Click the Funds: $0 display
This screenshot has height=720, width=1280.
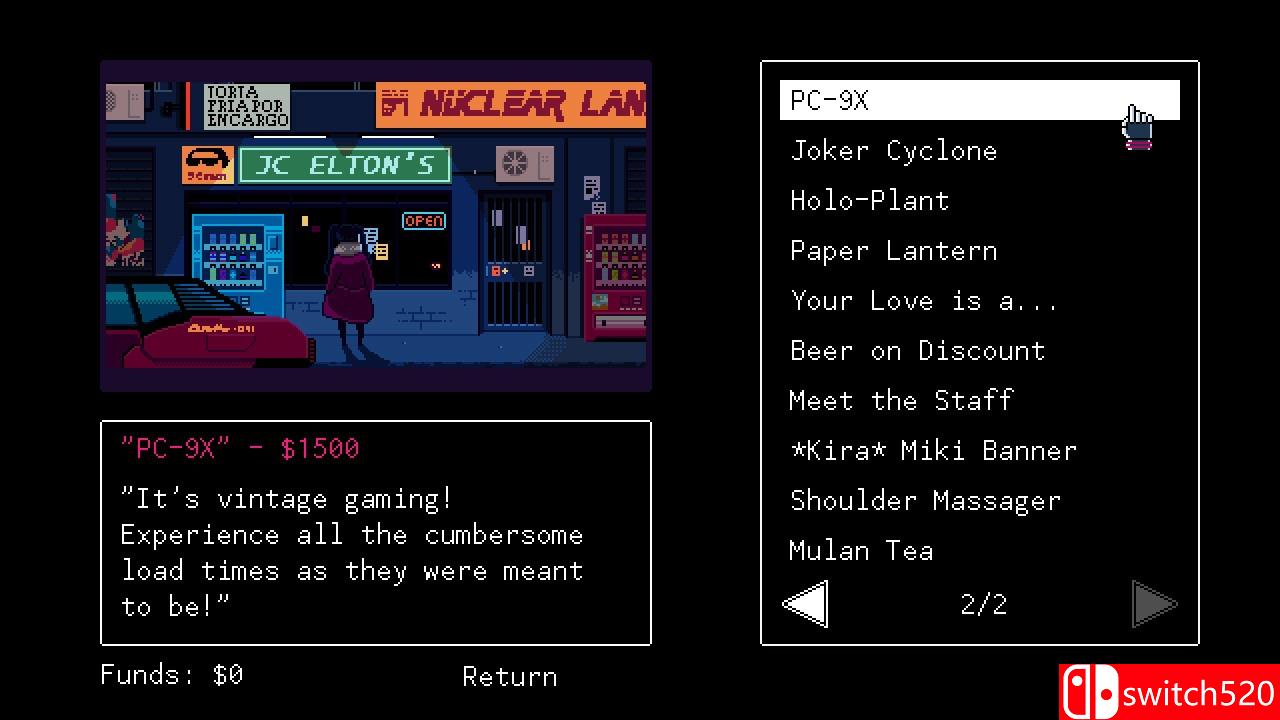[x=167, y=675]
